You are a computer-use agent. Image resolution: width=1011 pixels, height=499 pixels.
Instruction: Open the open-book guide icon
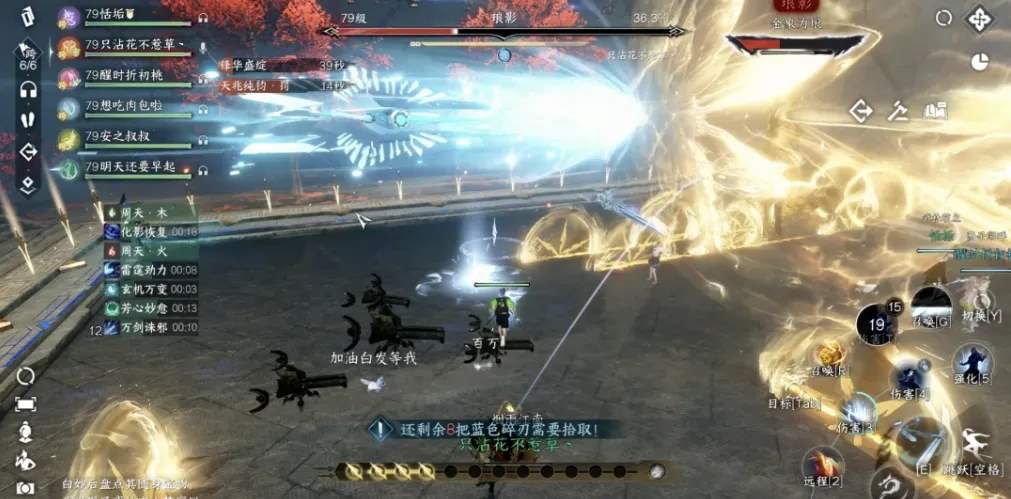pyautogui.click(x=935, y=110)
